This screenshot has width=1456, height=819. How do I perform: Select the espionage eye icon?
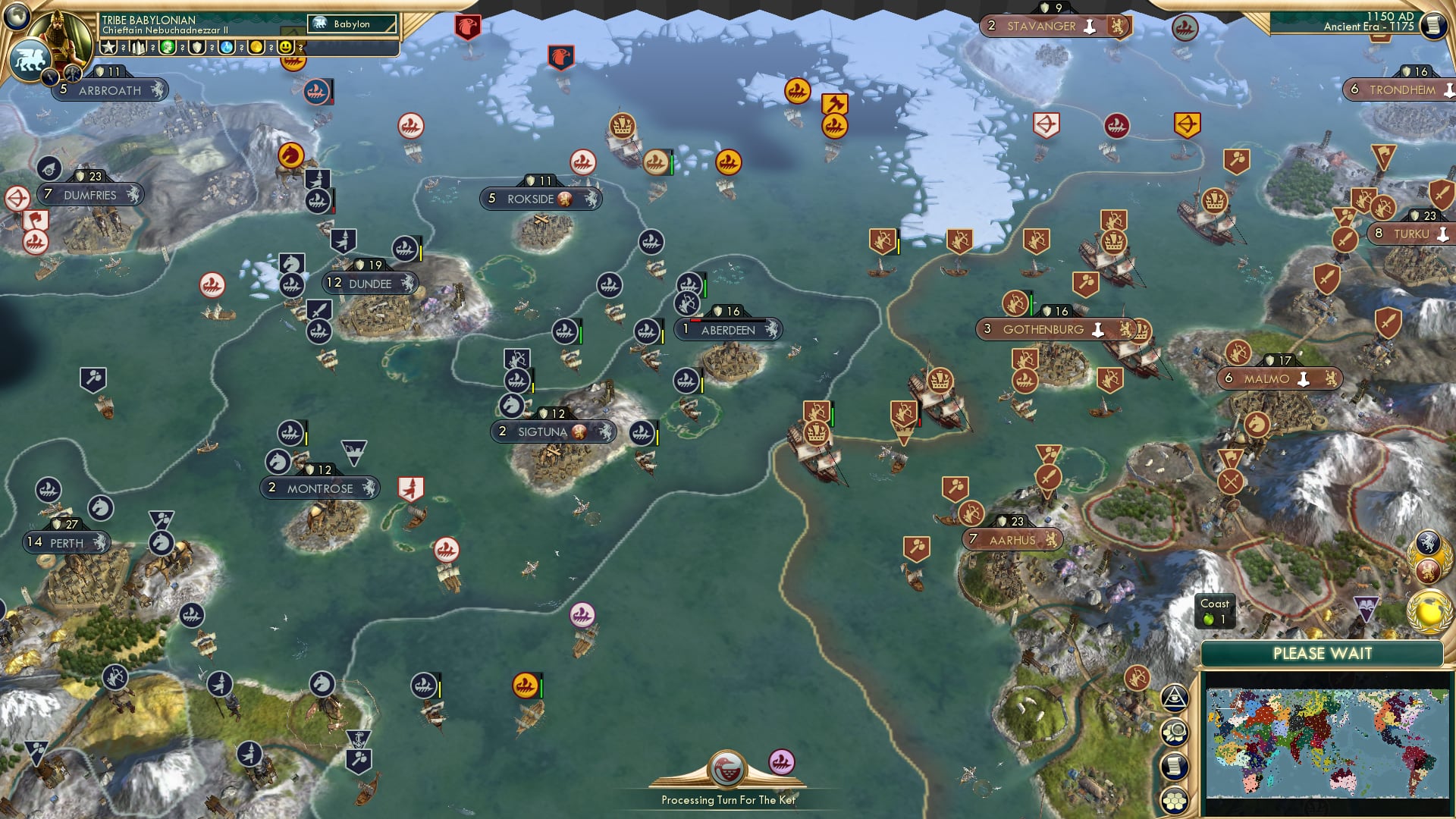(1176, 699)
